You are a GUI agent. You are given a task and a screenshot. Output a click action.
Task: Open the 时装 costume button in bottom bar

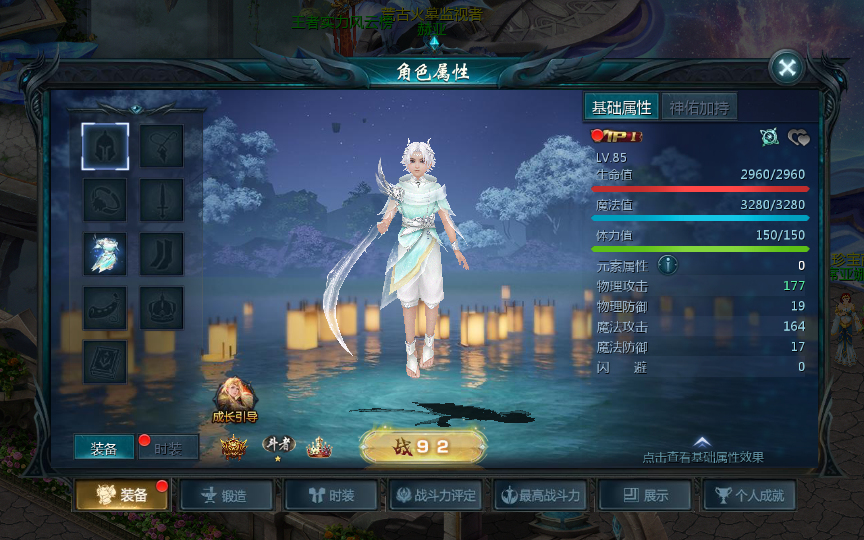331,495
